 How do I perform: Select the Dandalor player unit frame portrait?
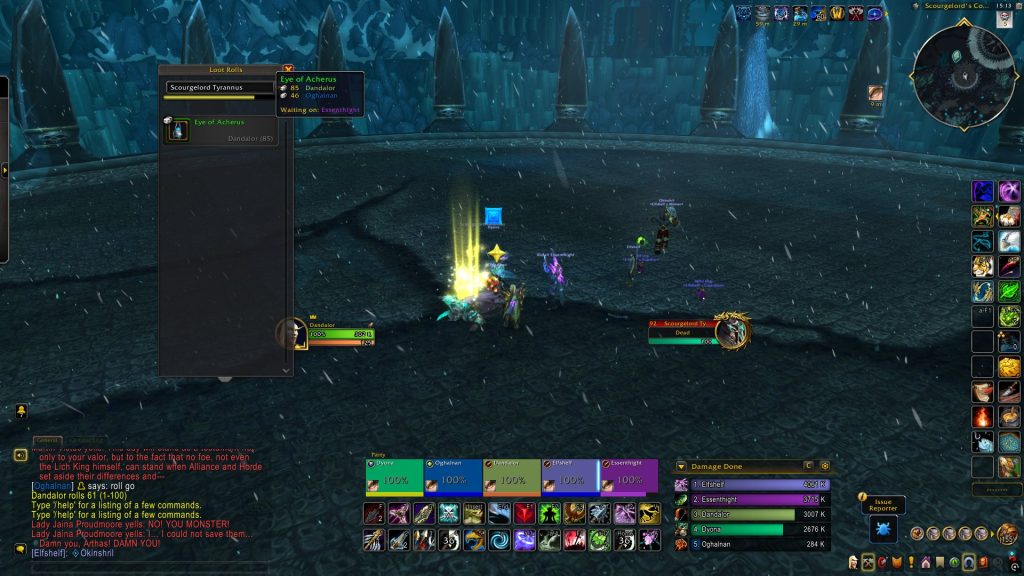[291, 334]
